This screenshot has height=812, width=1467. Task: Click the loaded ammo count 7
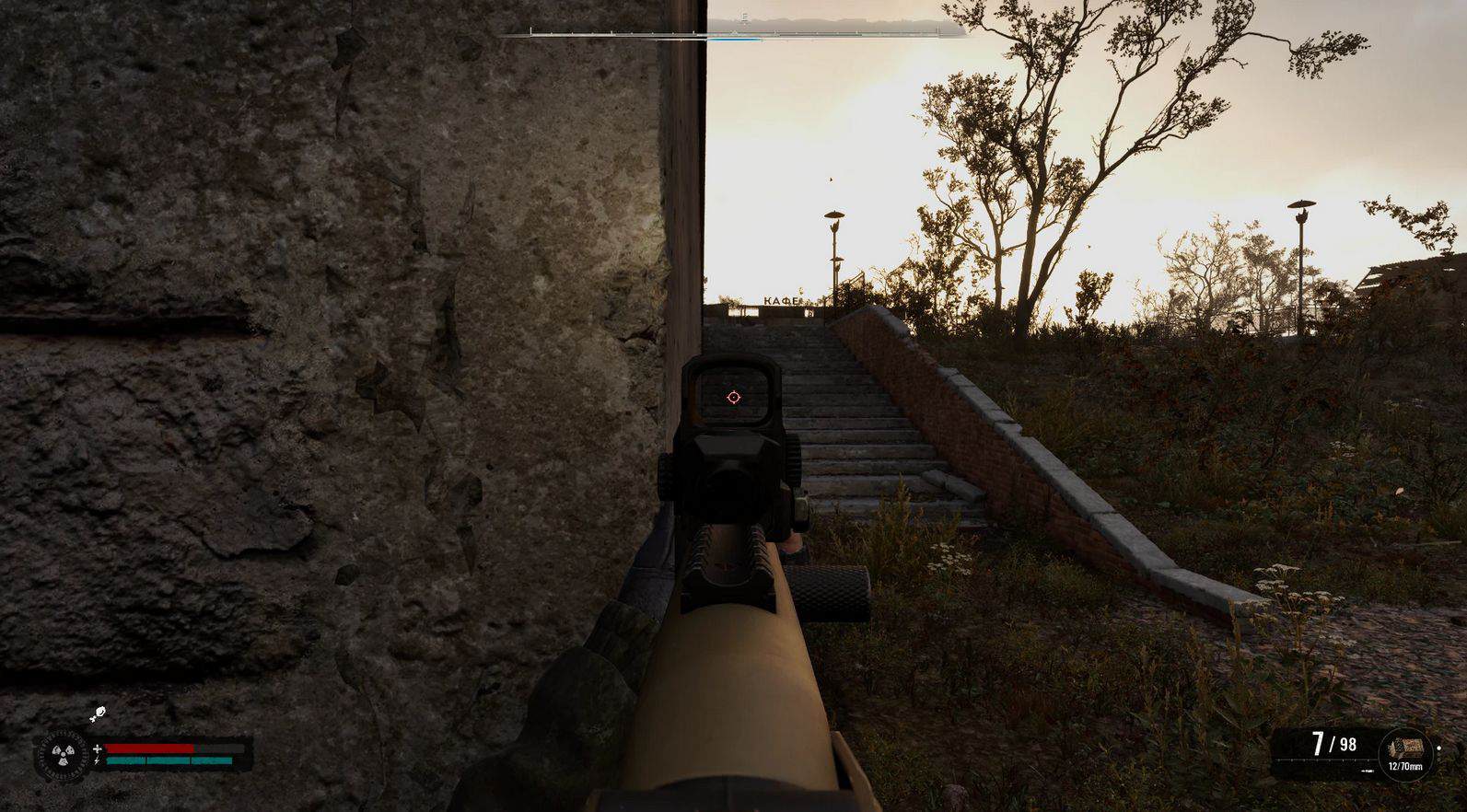click(1319, 744)
